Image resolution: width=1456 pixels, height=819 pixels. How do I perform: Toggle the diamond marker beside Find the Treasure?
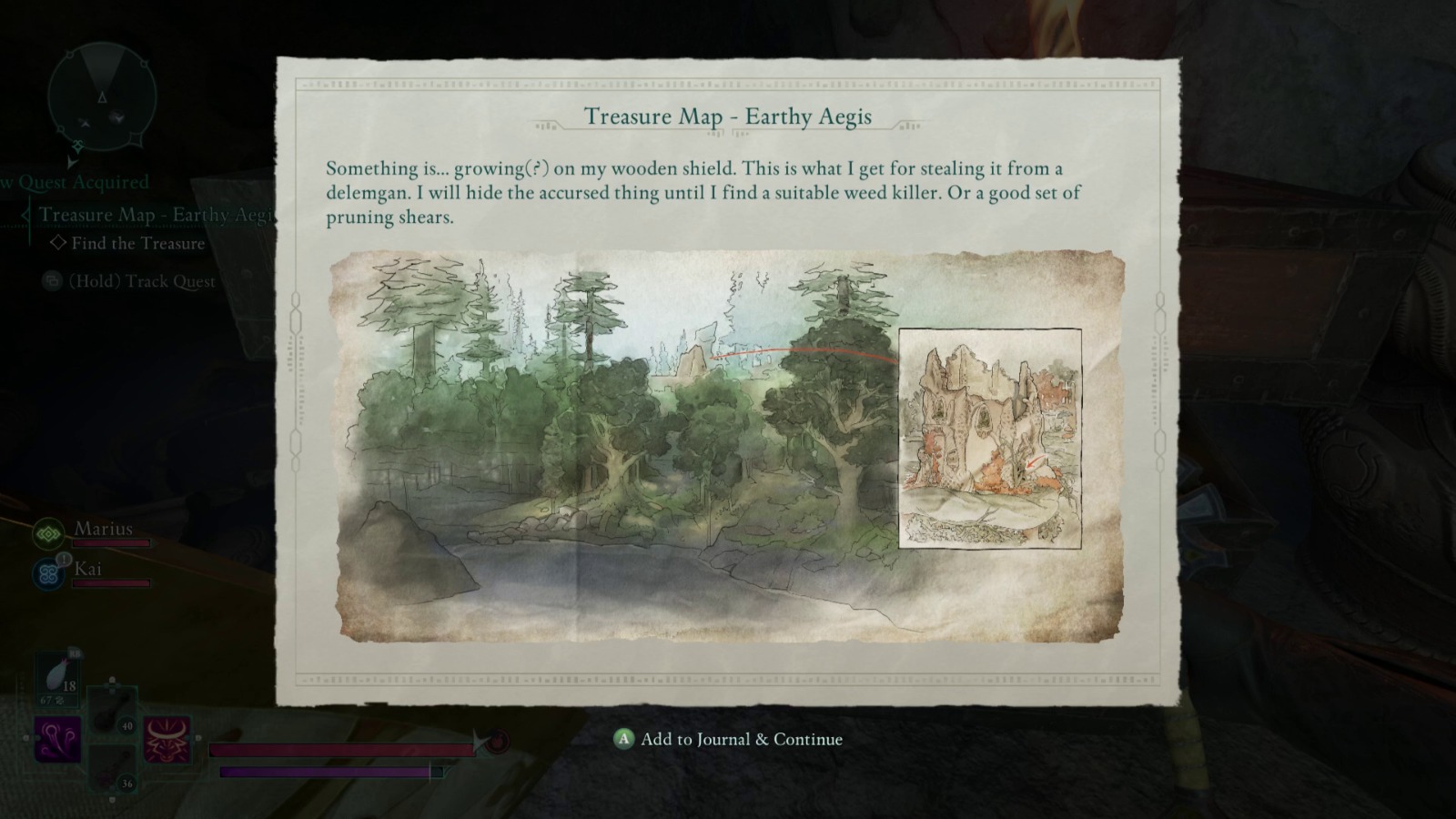coord(58,243)
